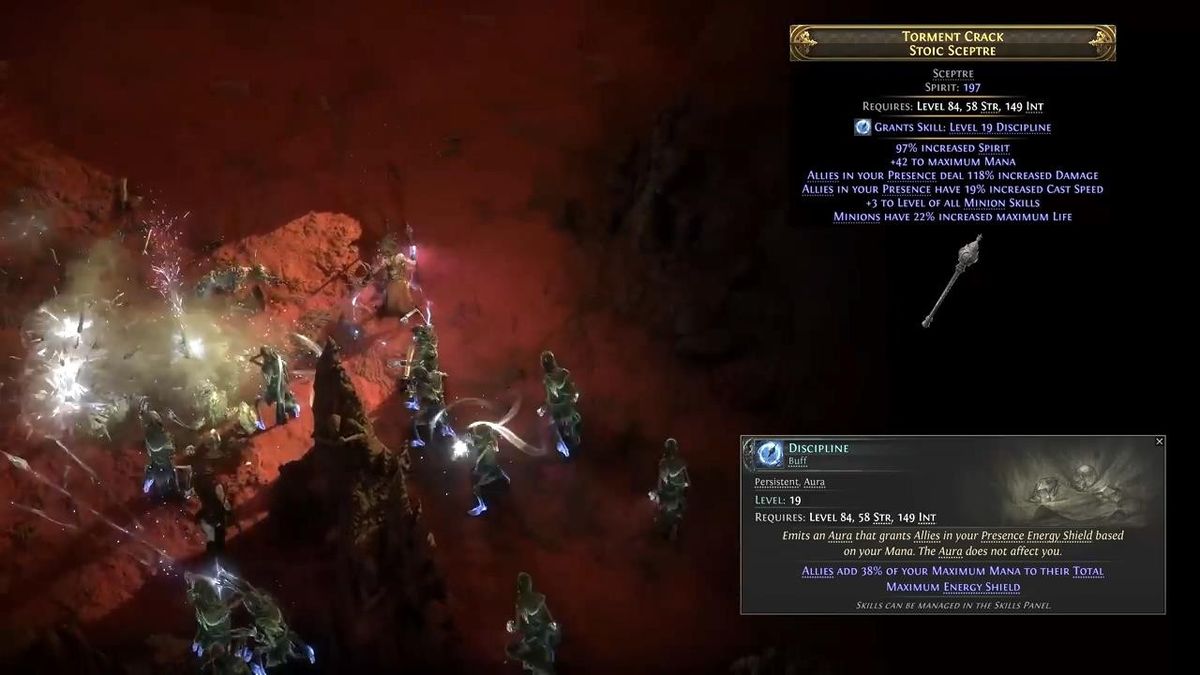Select the Grants Skill Discipline icon on the sceptre
The width and height of the screenshot is (1200, 675).
pos(863,127)
